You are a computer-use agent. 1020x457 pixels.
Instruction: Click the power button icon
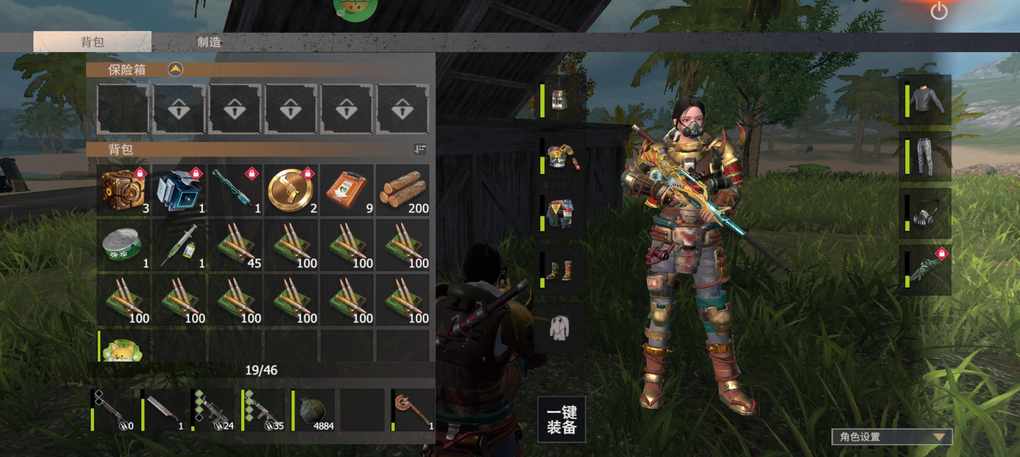(938, 11)
